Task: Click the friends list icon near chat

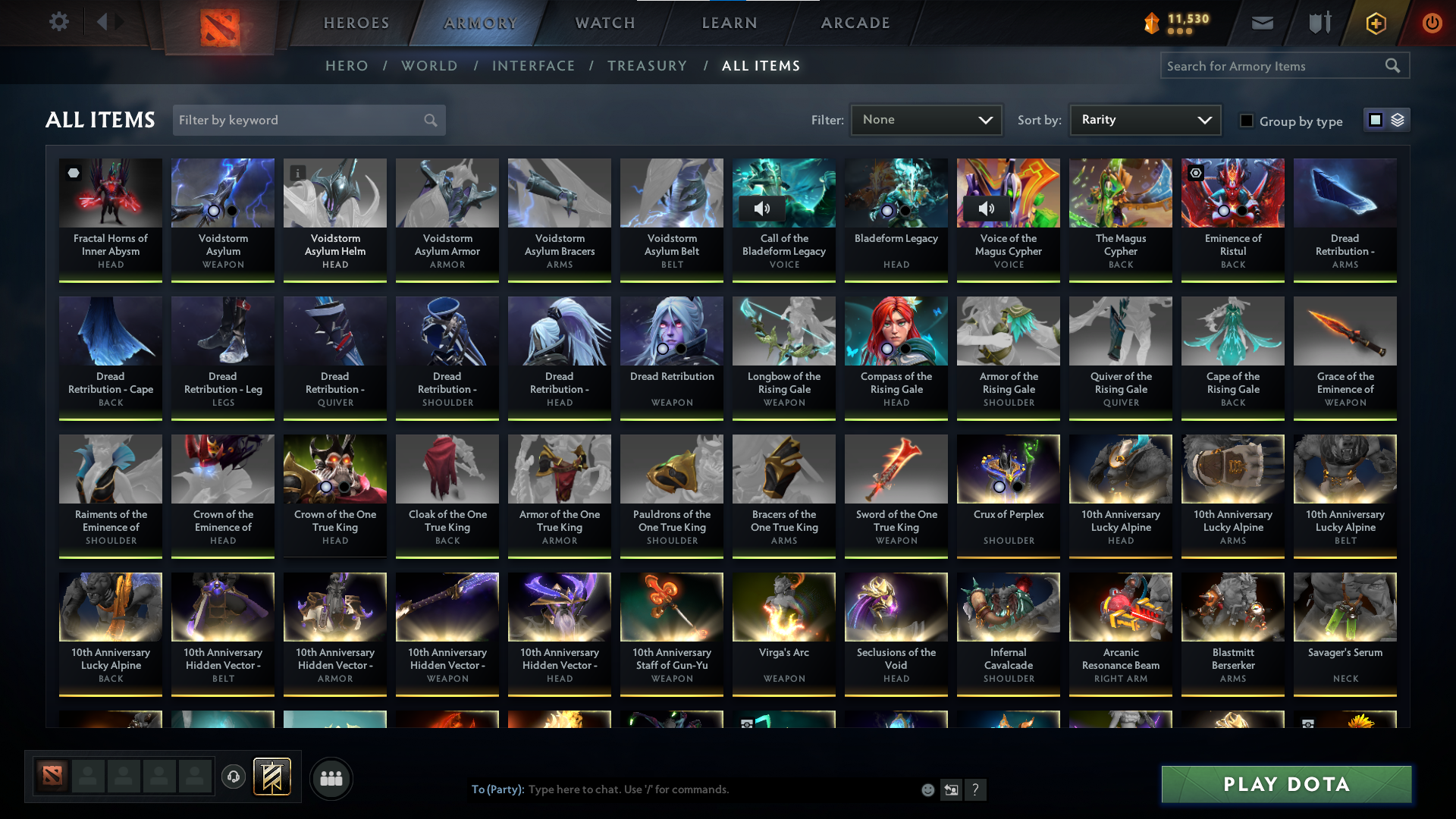Action: click(331, 778)
